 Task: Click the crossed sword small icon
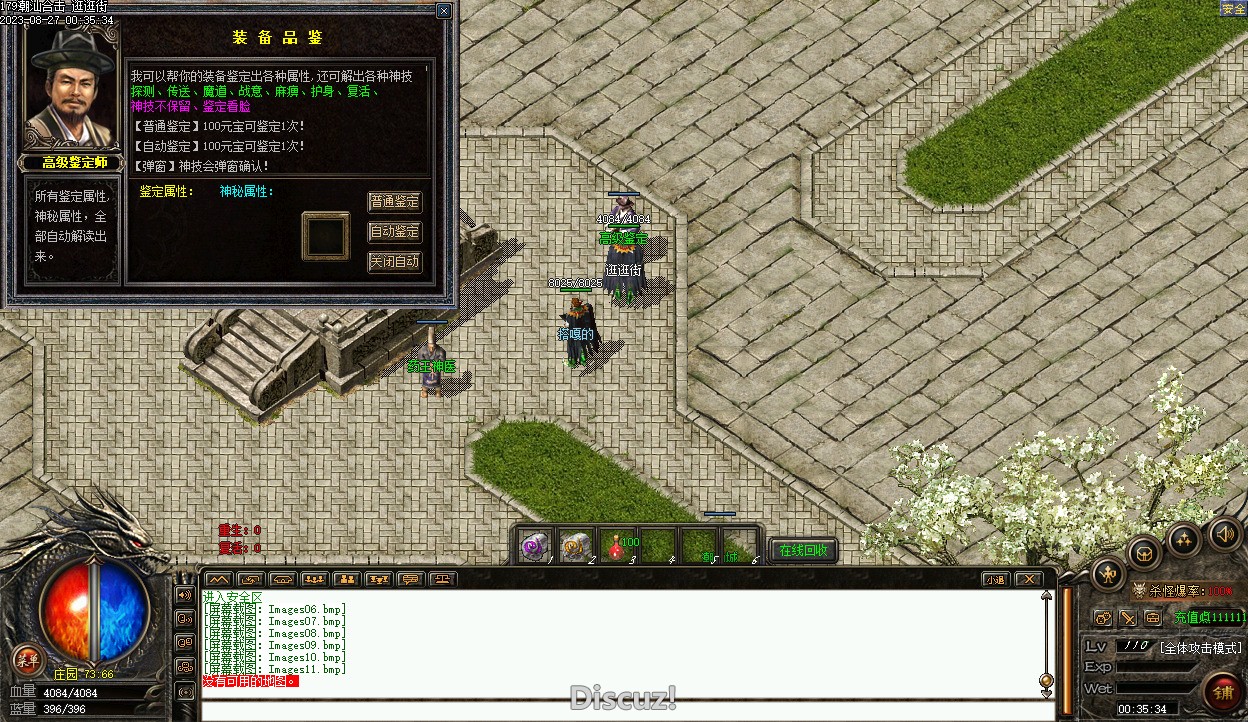pyautogui.click(x=1127, y=618)
